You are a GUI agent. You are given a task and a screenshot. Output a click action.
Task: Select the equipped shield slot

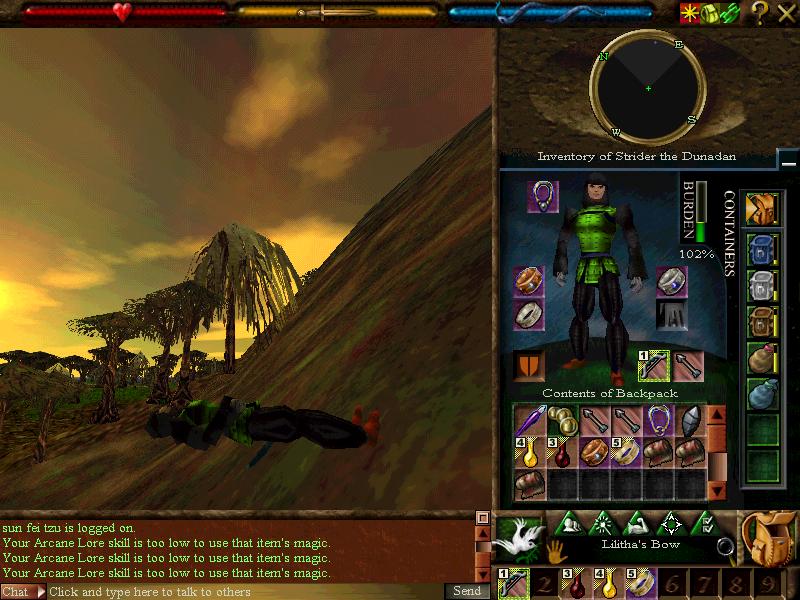click(529, 365)
